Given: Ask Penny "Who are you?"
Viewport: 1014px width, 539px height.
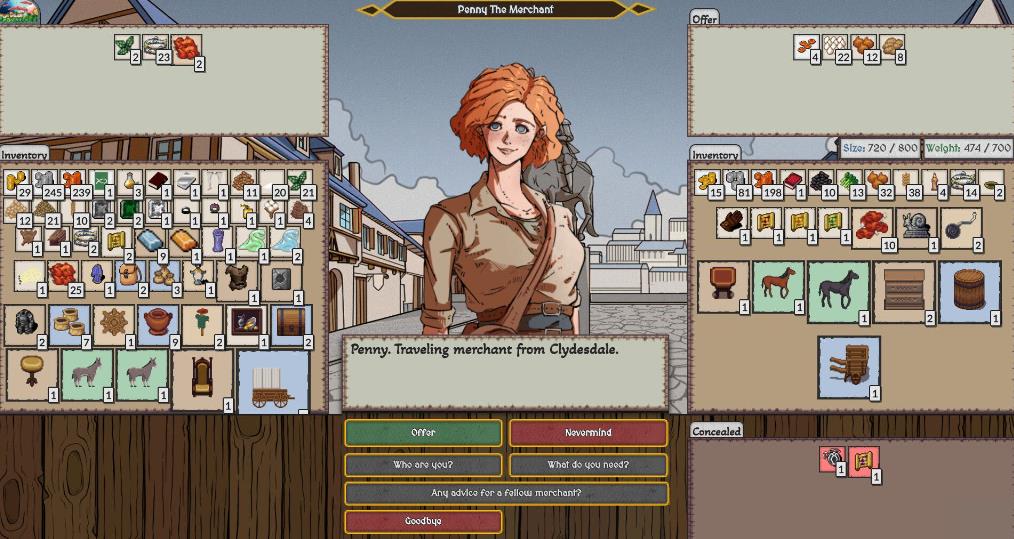Looking at the screenshot, I should (x=423, y=465).
